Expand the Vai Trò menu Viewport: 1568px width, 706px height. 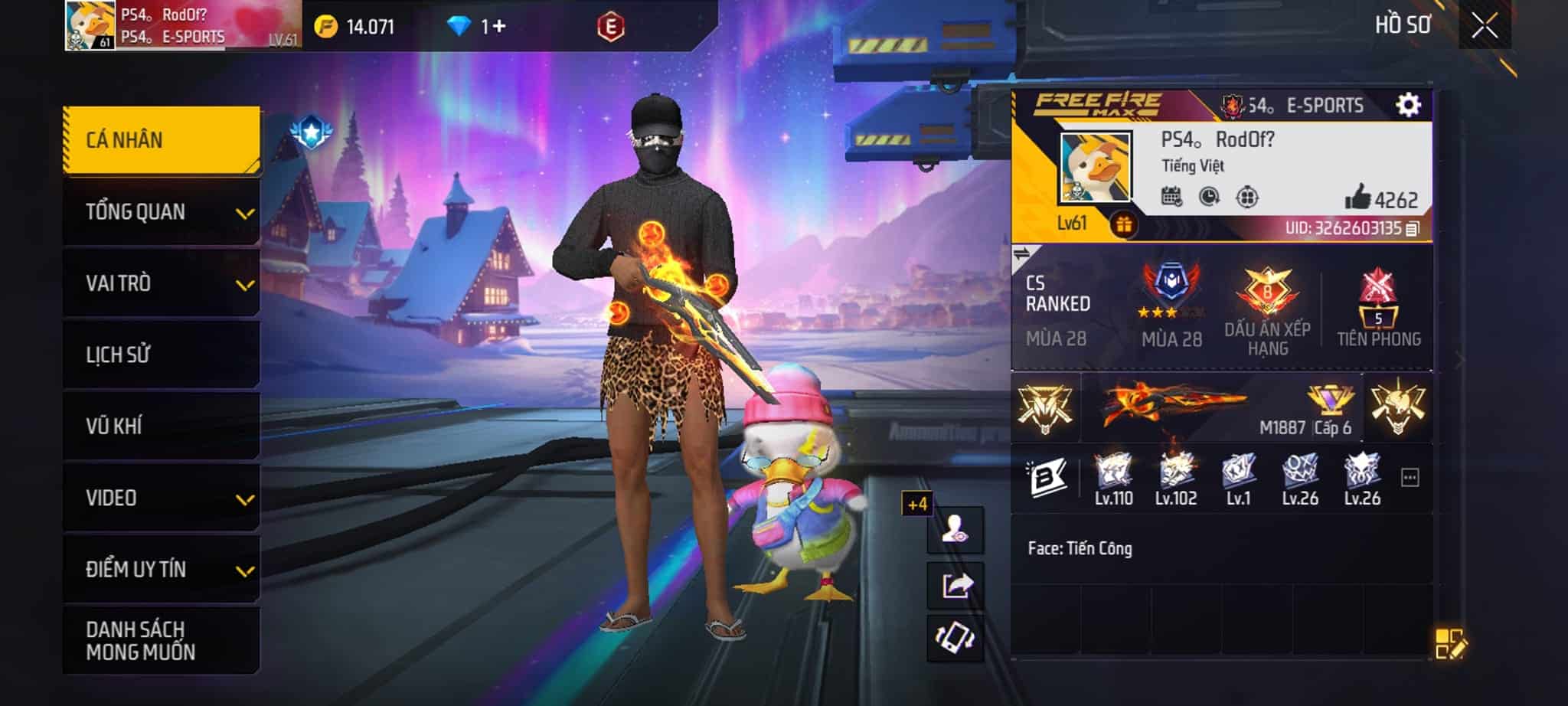point(162,283)
